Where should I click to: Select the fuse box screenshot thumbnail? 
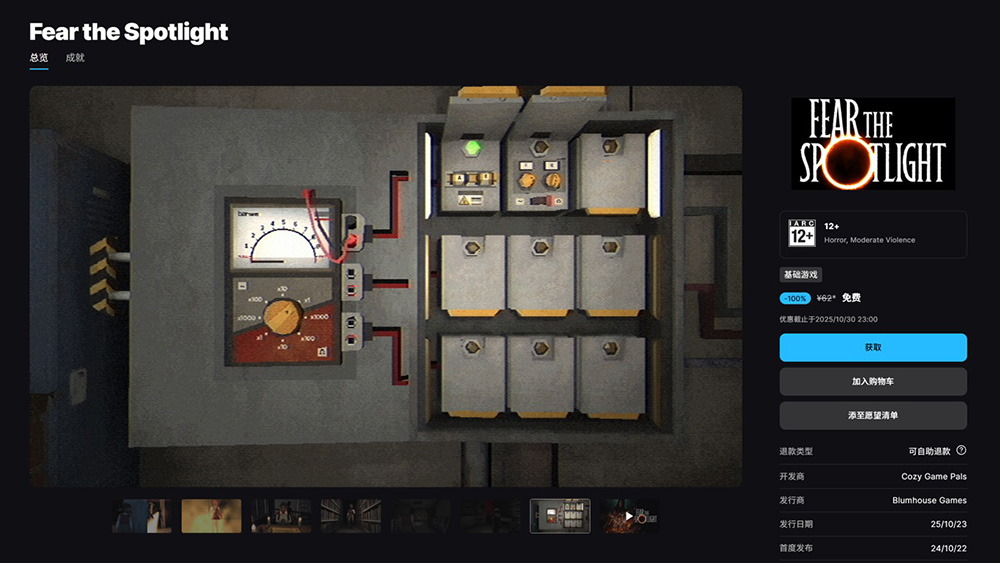point(559,516)
